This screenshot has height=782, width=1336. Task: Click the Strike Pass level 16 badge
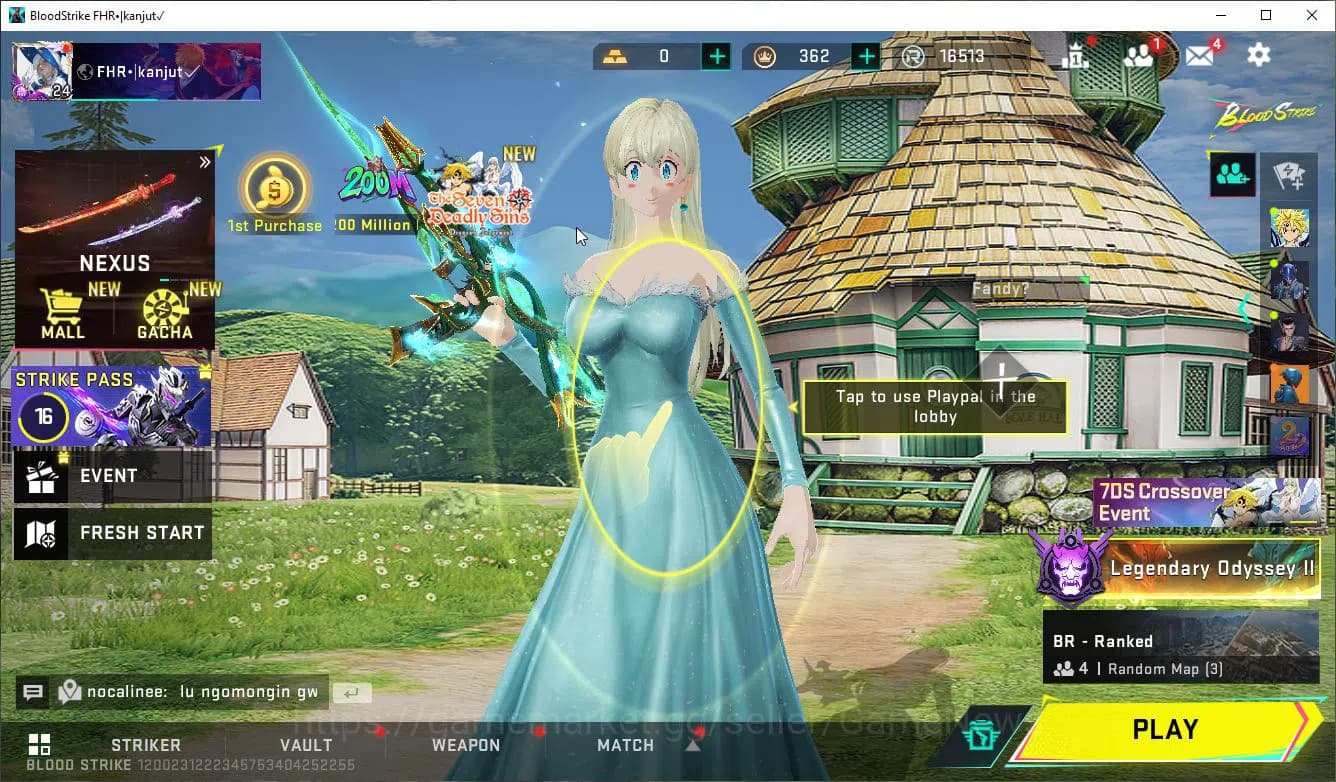click(42, 416)
